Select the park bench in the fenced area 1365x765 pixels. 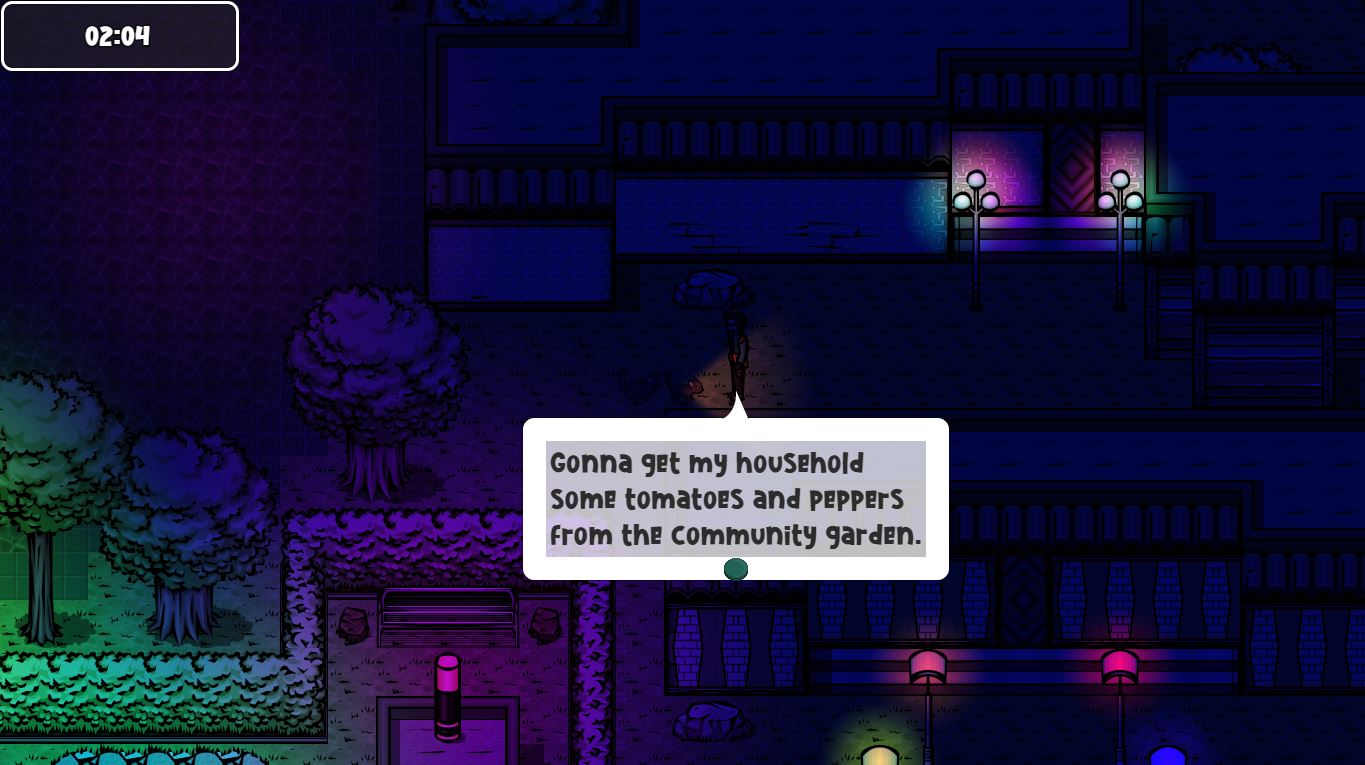pyautogui.click(x=447, y=618)
